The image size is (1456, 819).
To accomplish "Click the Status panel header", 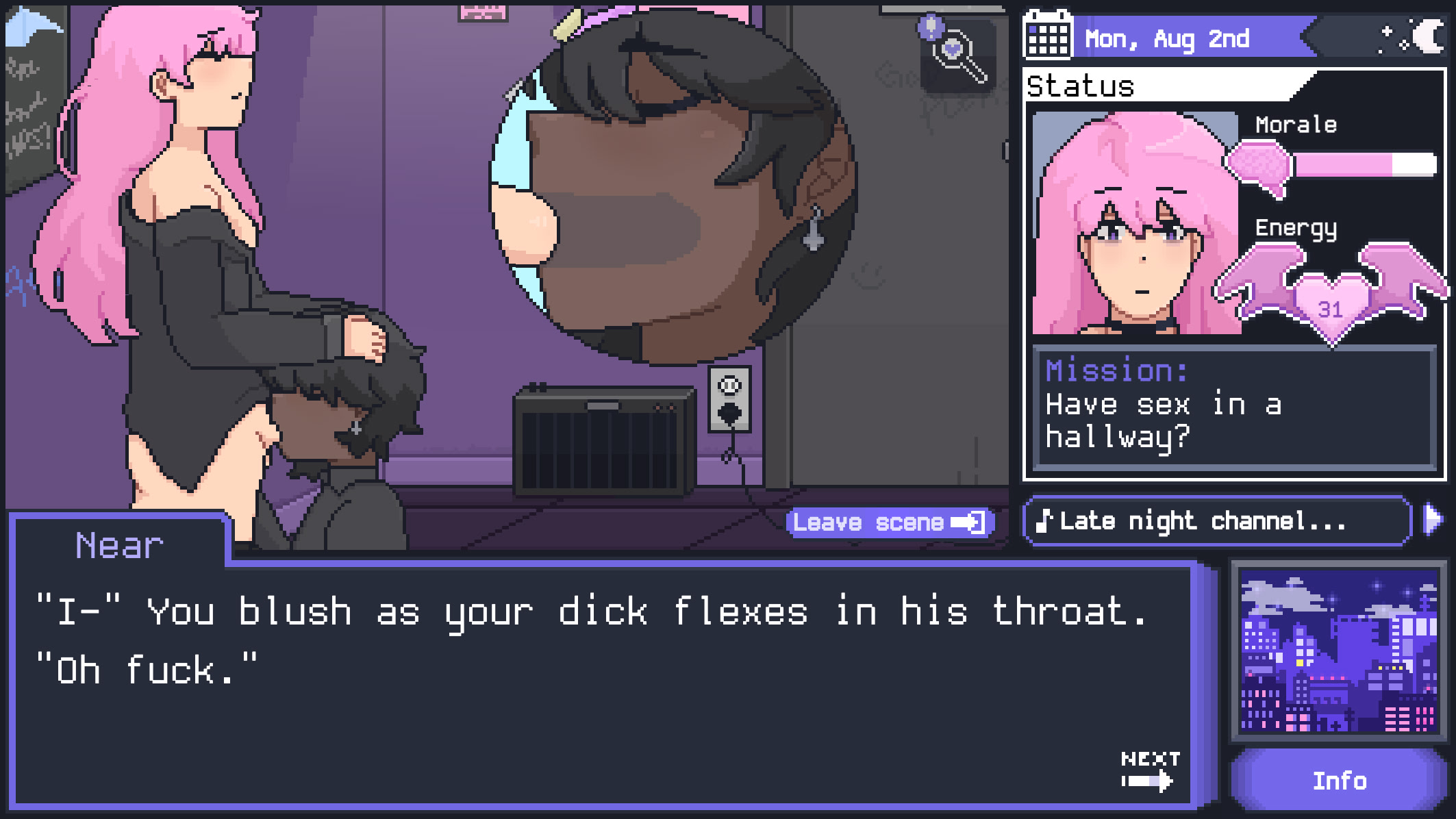I will coord(1081,86).
